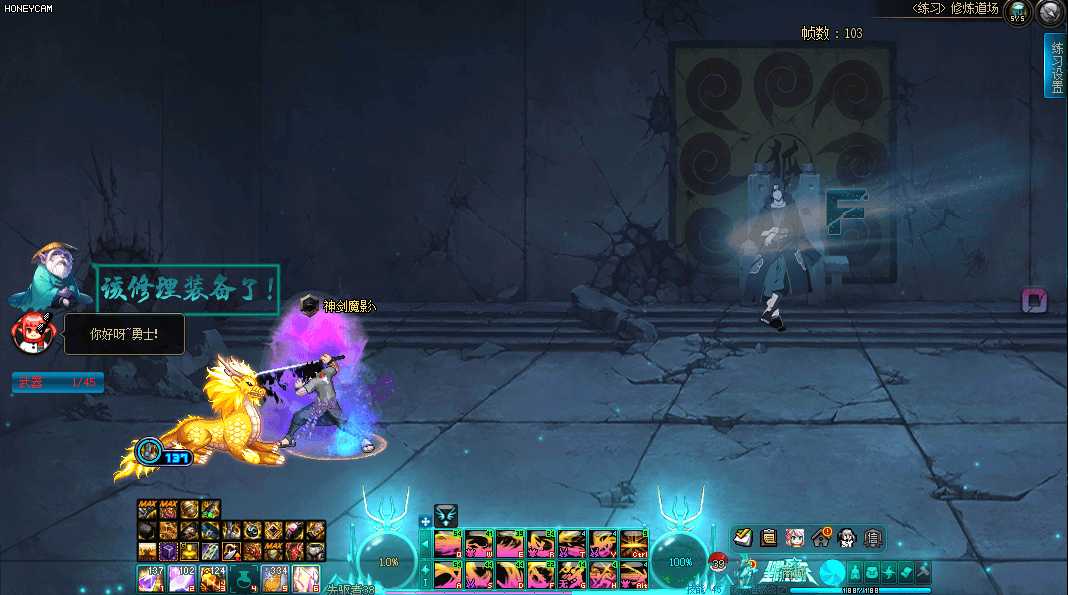Activate the skill slot bound to Ctrl

[x=634, y=543]
